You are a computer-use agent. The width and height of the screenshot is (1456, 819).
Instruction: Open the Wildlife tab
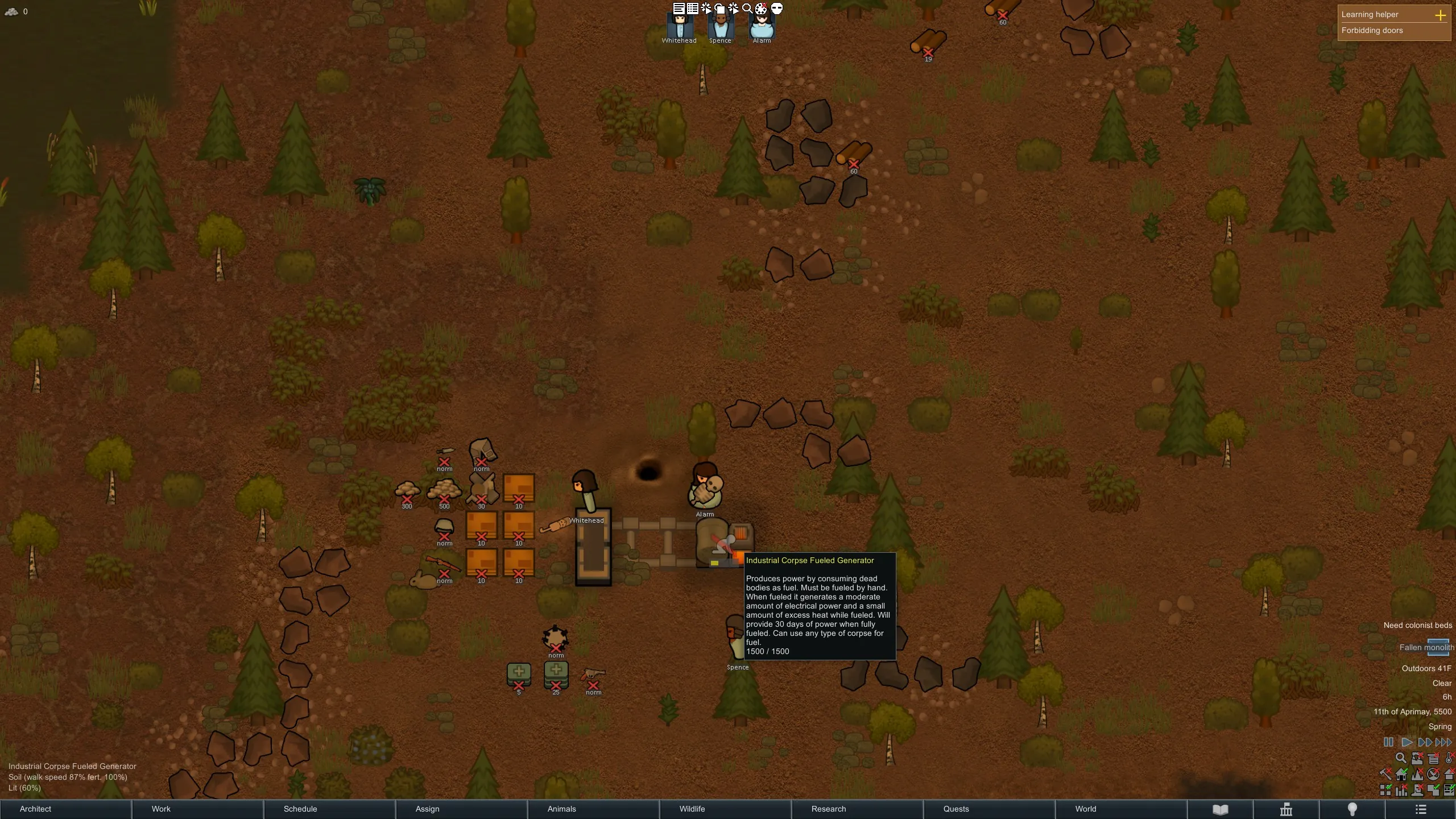tap(725, 809)
